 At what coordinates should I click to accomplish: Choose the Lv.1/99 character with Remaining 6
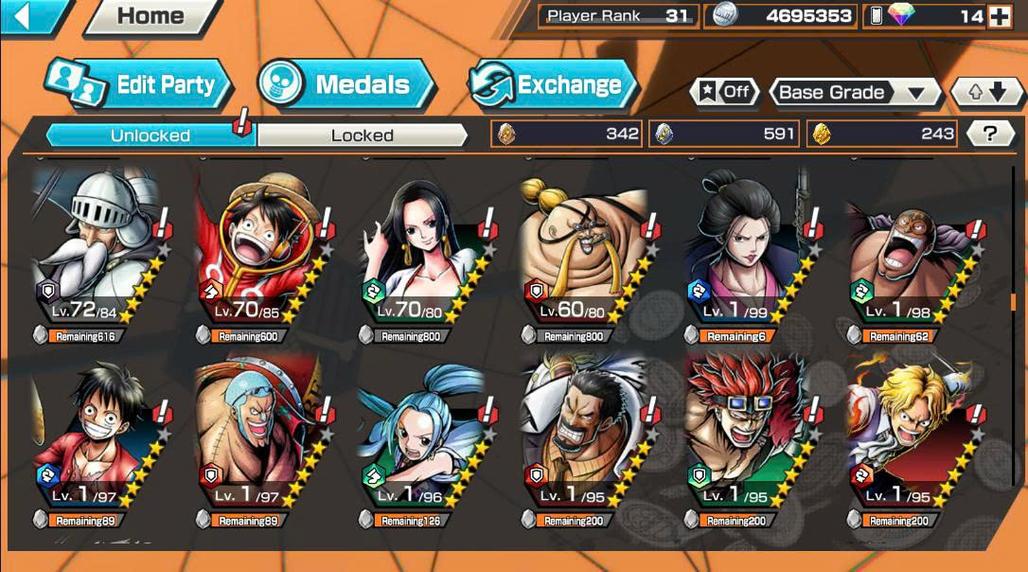[x=748, y=250]
